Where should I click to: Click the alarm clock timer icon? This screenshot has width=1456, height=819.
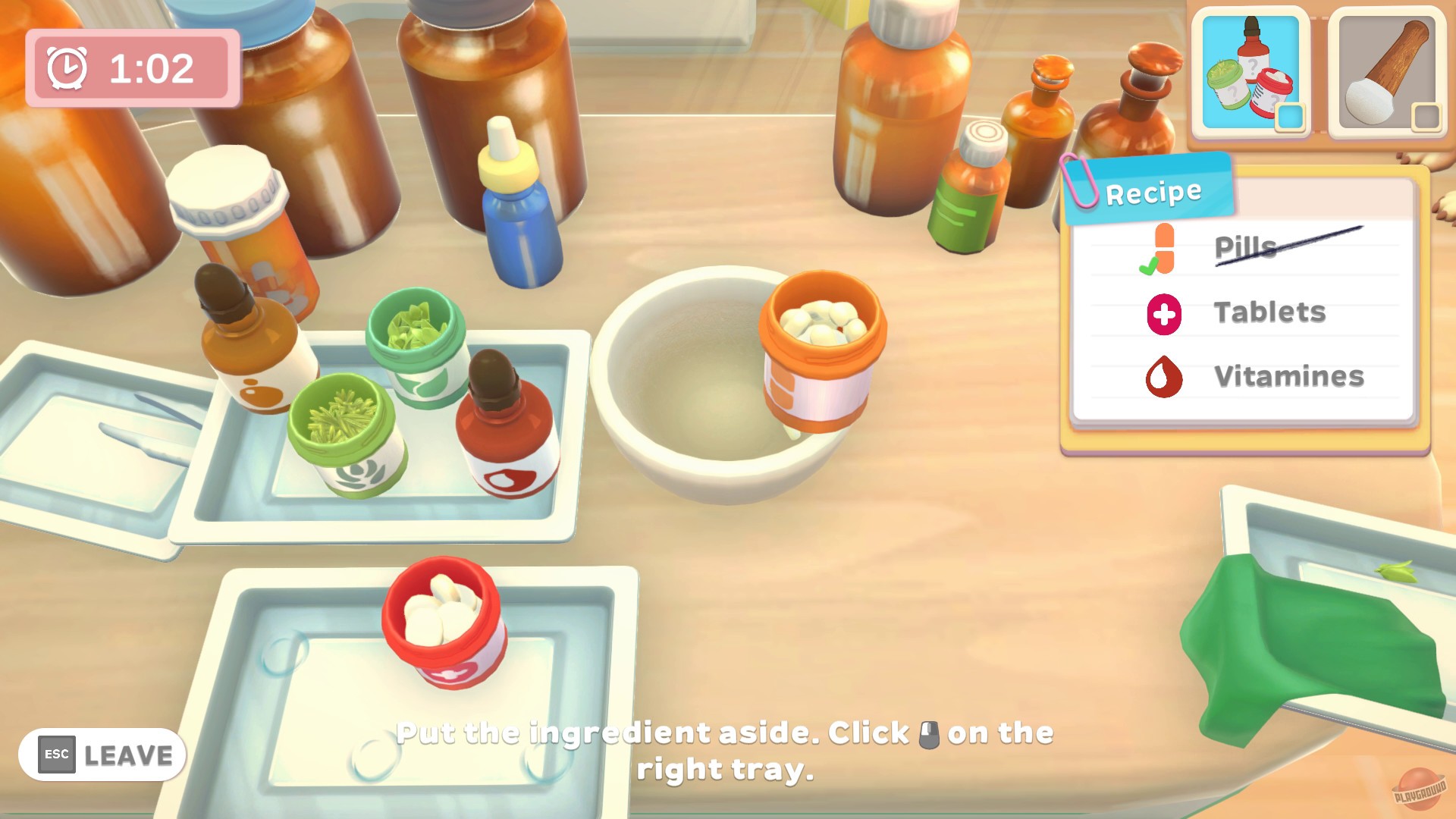click(67, 66)
